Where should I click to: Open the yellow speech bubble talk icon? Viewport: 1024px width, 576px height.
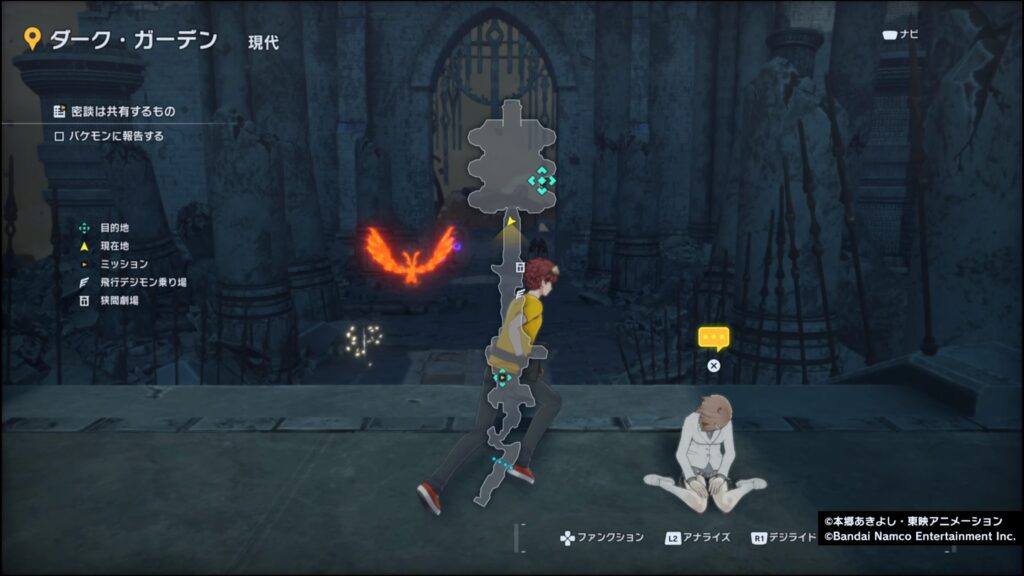[713, 337]
